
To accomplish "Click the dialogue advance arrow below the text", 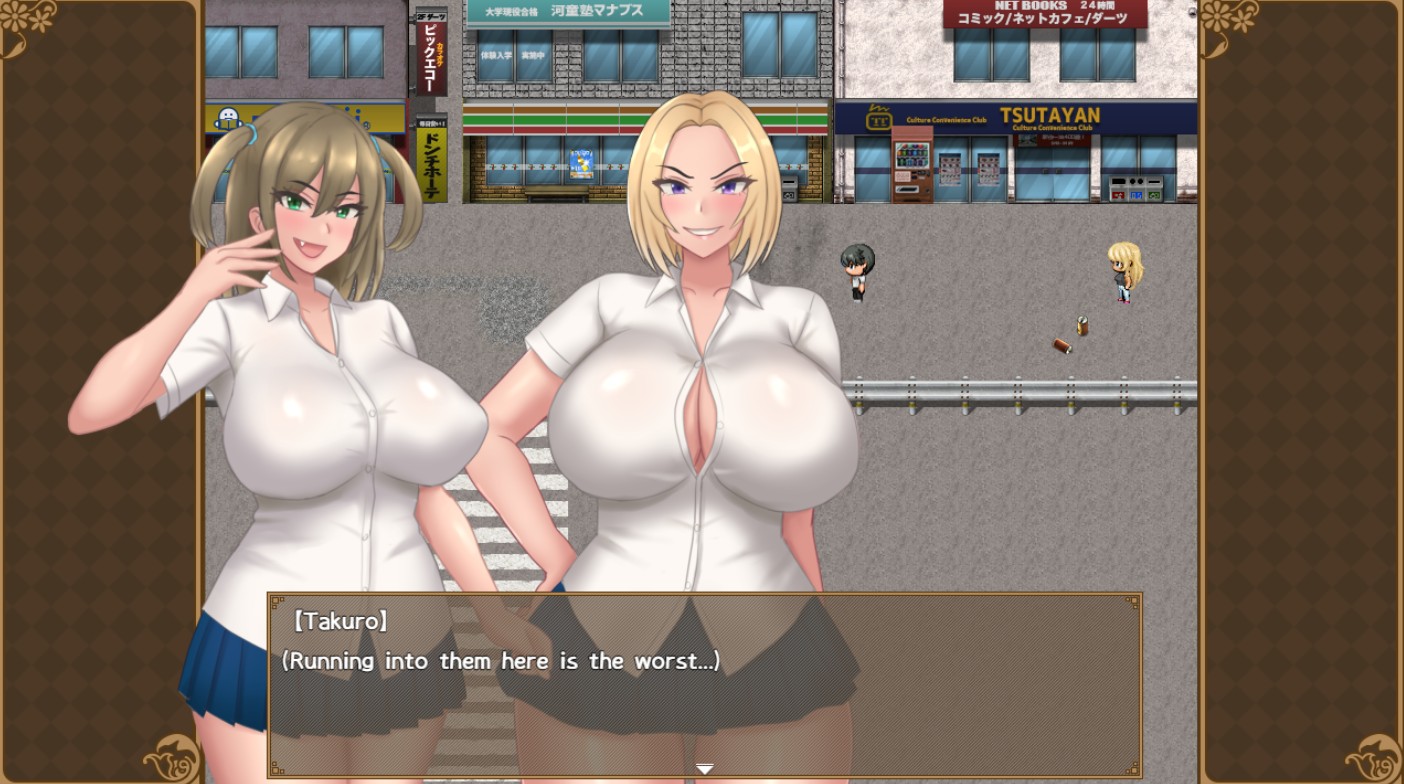I will tap(704, 768).
